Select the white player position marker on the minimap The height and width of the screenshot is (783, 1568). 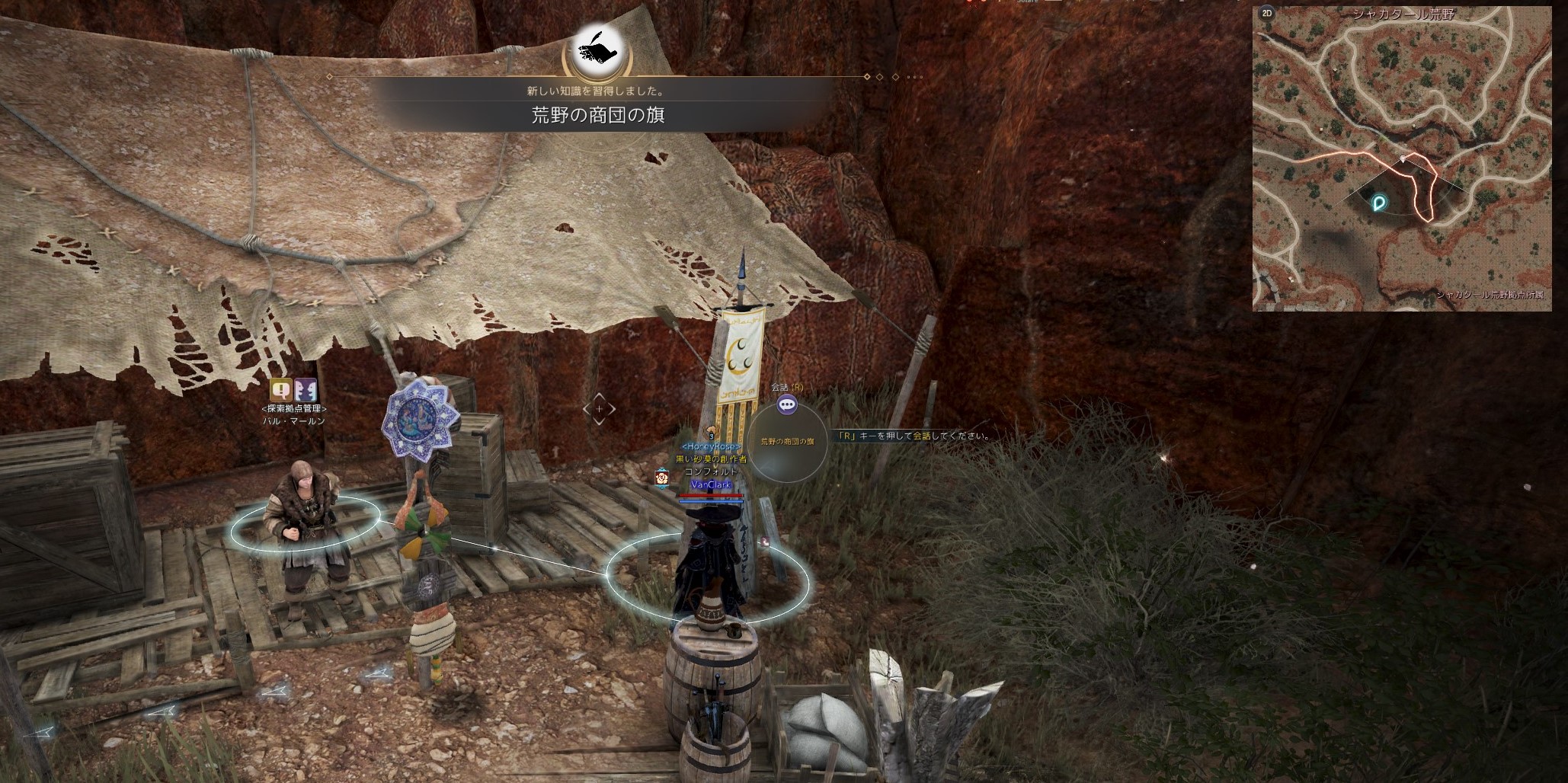pyautogui.click(x=1403, y=159)
